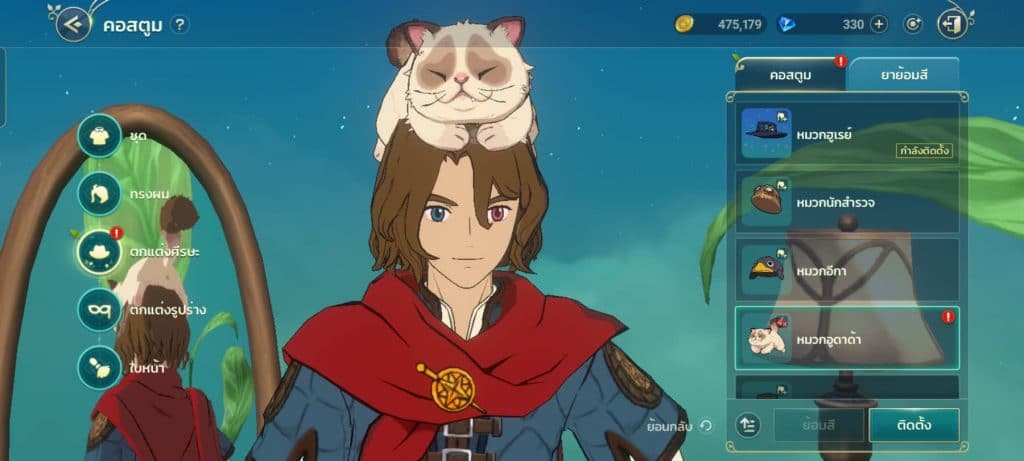Select the ใบหน้า face category
This screenshot has height=461, width=1024.
pyautogui.click(x=100, y=367)
